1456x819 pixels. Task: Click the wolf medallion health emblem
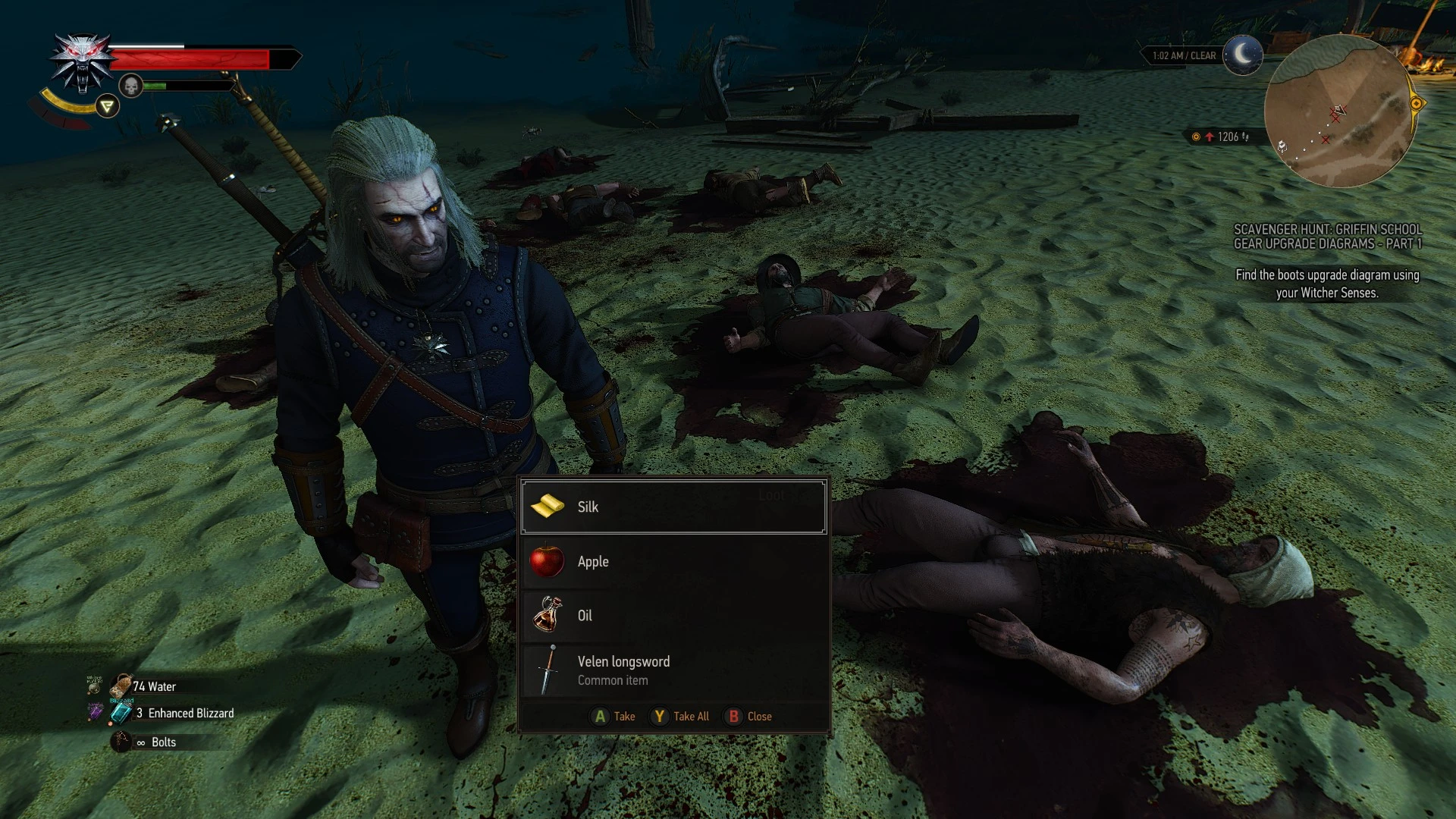[82, 57]
